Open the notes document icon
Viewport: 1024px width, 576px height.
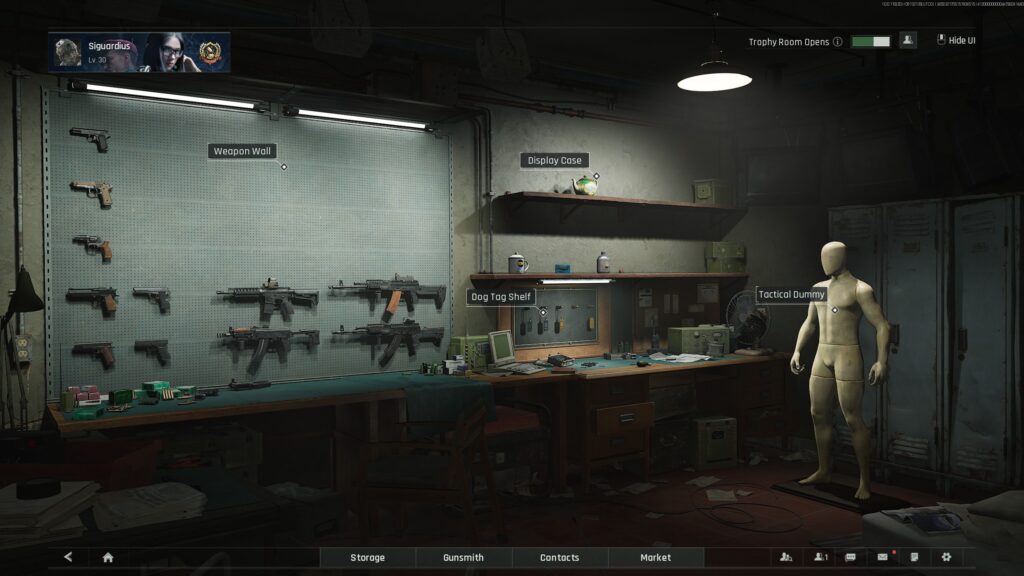coord(913,557)
